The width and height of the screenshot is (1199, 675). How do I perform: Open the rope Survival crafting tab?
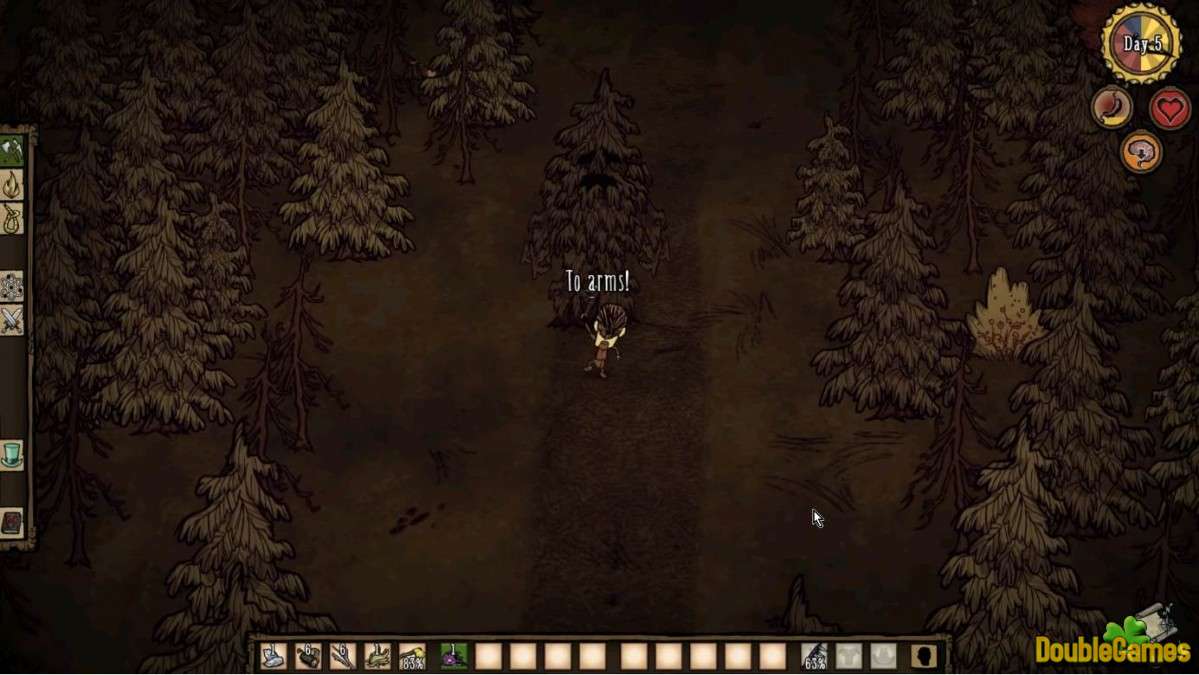coord(12,219)
